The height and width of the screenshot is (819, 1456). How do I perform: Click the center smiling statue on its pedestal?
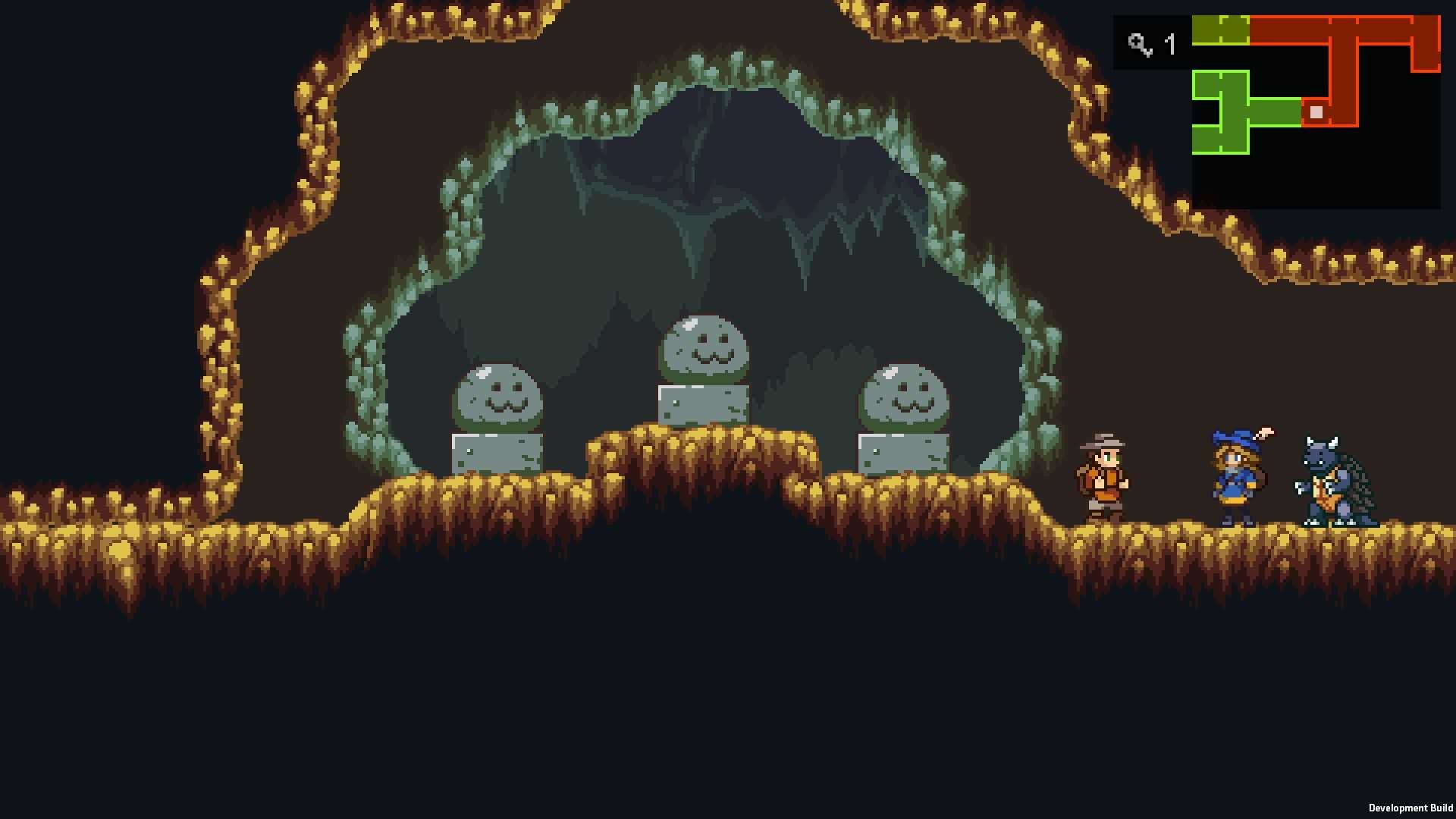(705, 349)
